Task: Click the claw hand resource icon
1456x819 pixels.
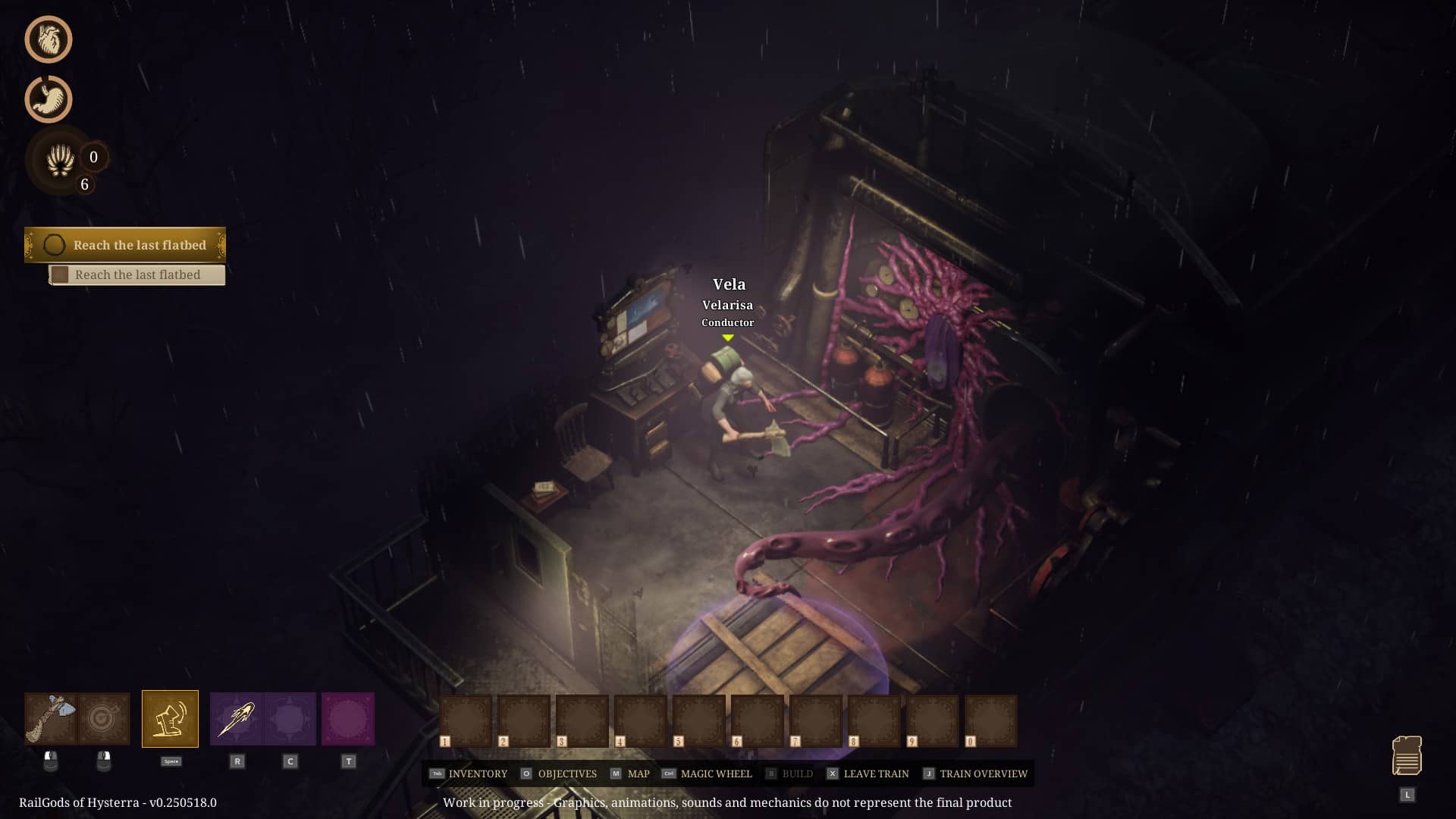Action: [60, 160]
